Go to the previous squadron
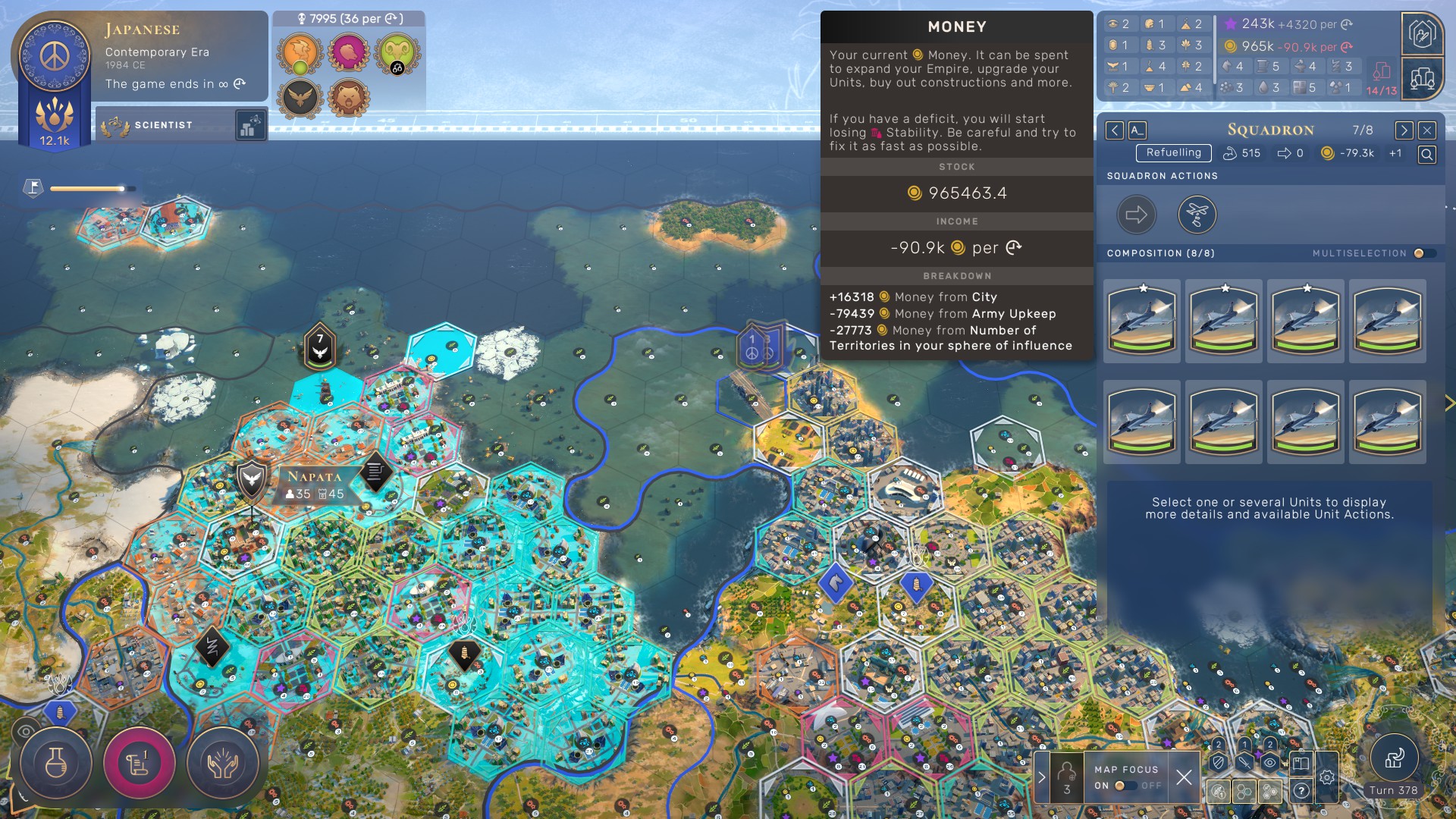This screenshot has width=1456, height=819. [1114, 130]
